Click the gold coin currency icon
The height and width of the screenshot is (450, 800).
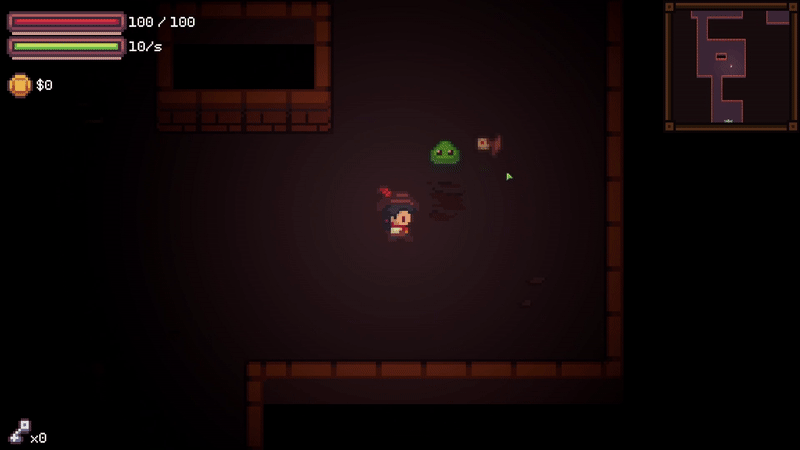(x=19, y=85)
